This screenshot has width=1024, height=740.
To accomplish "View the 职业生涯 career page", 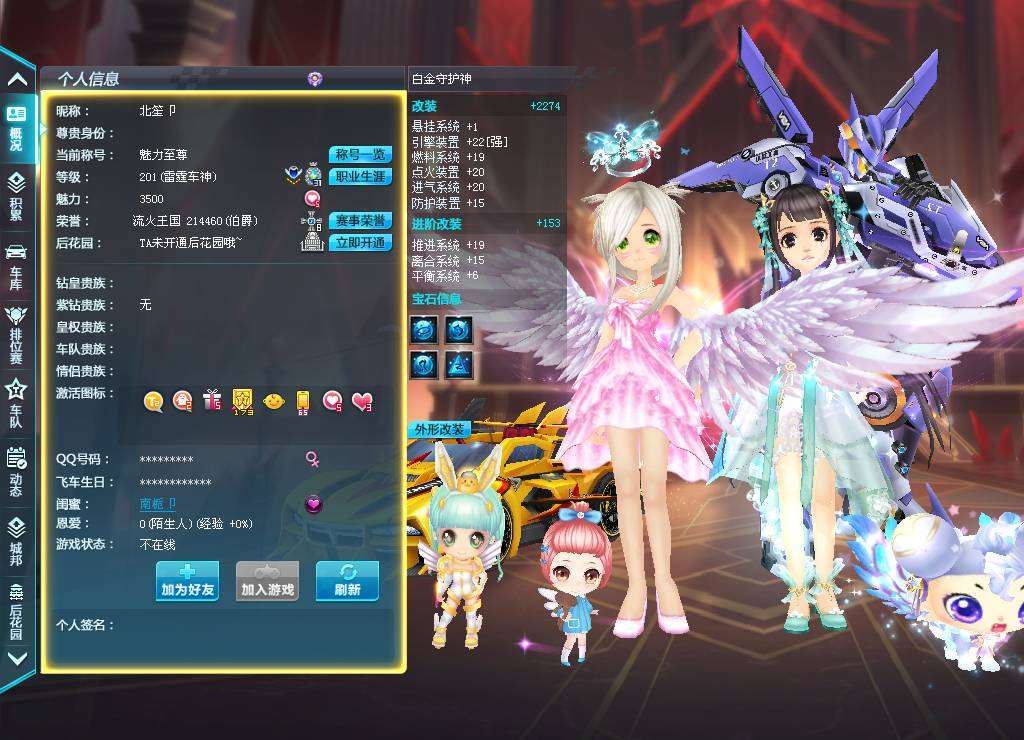I will (360, 177).
